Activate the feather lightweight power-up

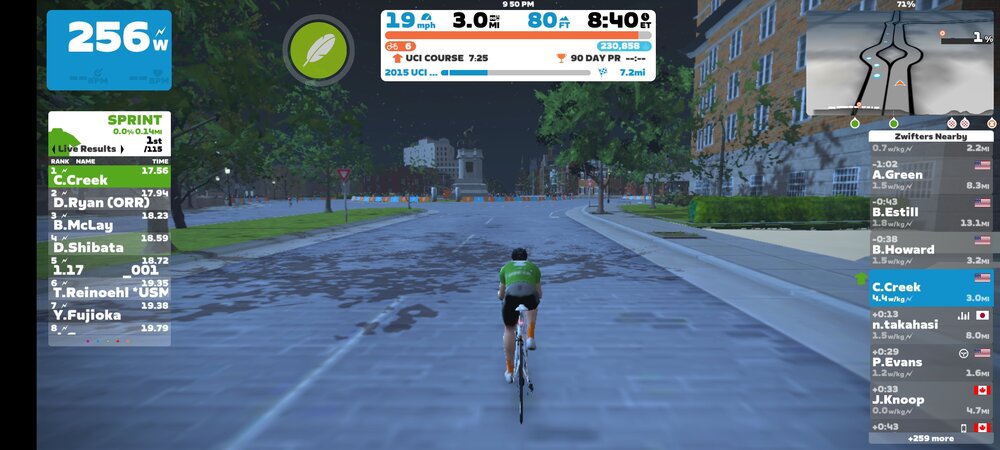coord(318,50)
